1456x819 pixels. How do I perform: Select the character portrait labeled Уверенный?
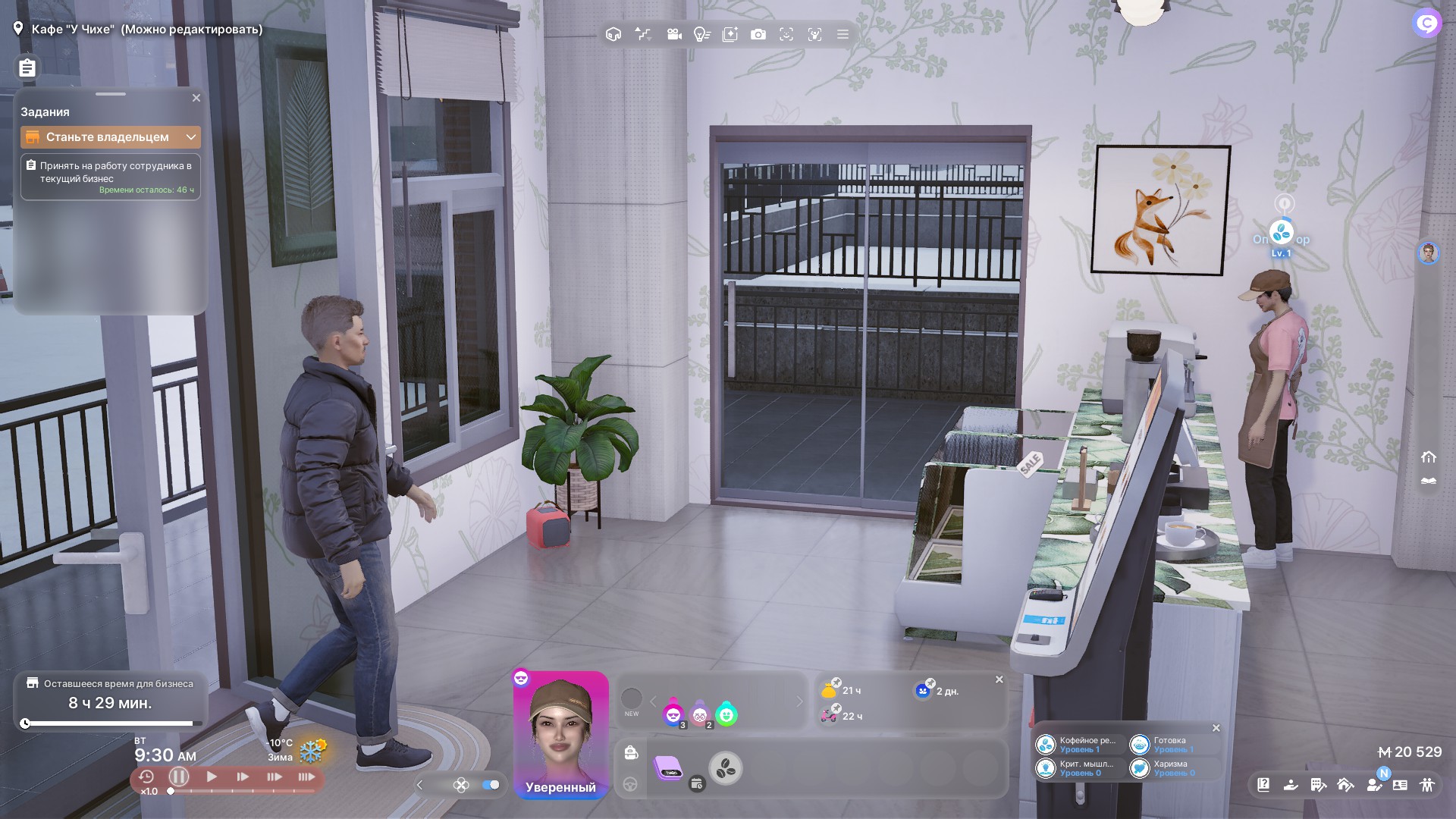tap(560, 733)
